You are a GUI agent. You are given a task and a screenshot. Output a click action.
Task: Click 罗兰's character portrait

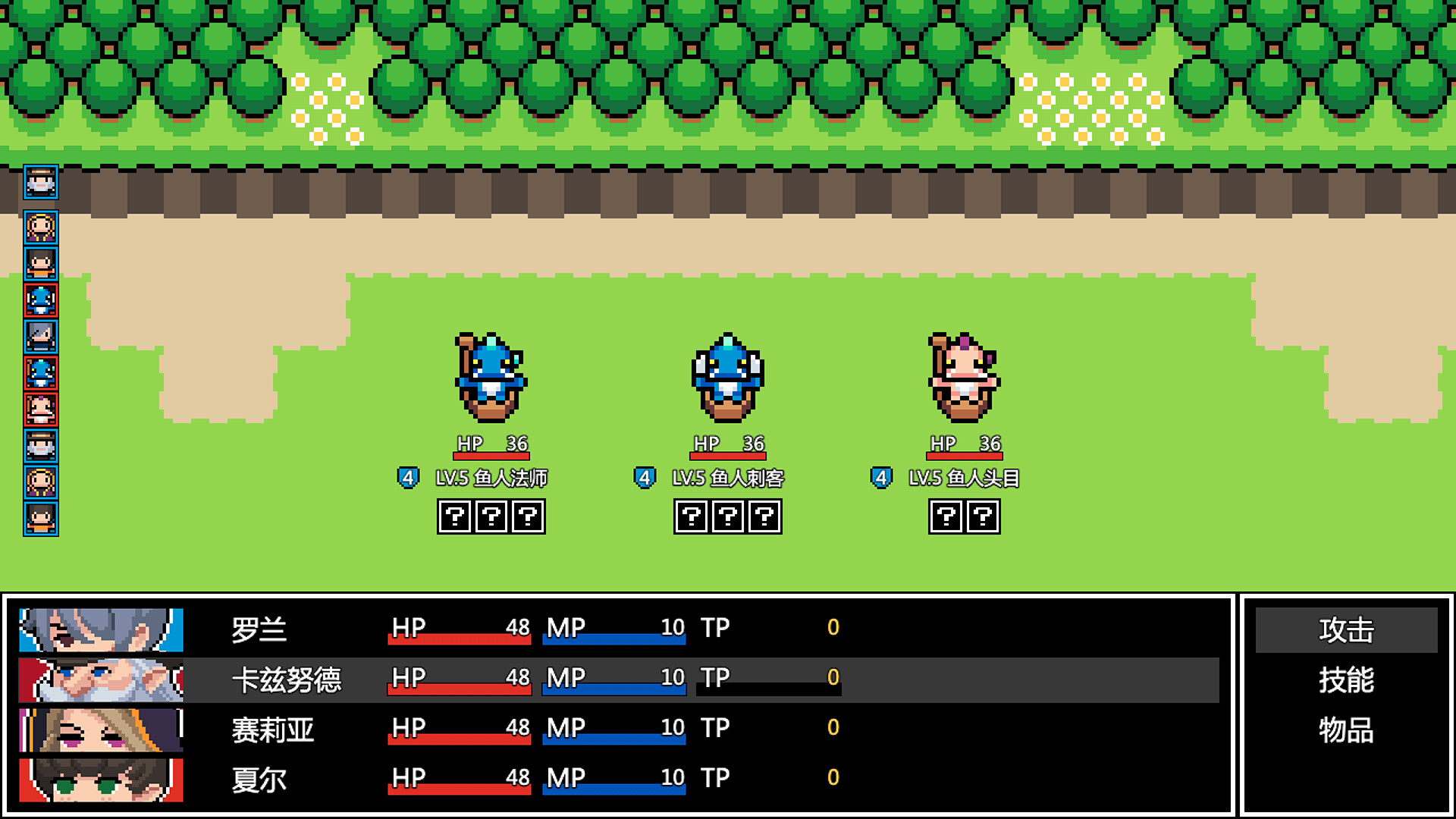point(99,628)
